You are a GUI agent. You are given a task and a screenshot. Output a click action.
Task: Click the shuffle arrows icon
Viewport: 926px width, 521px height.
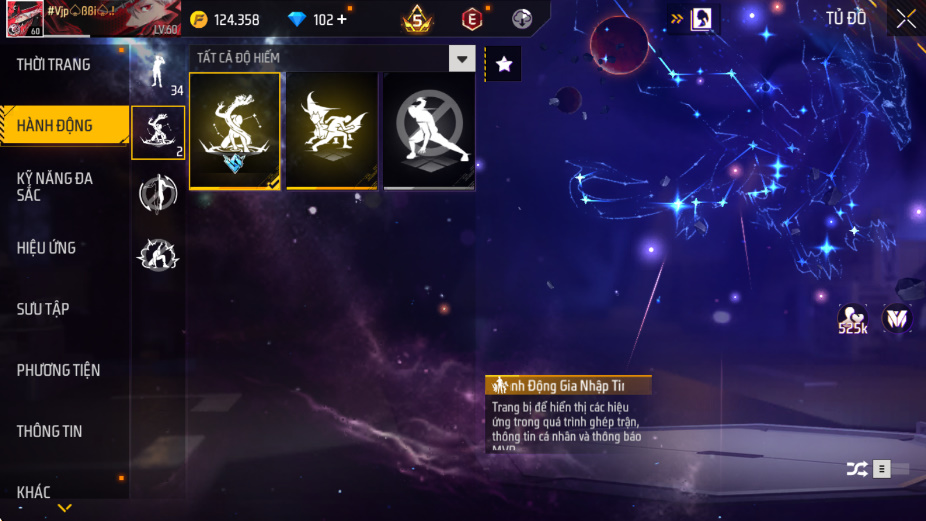point(857,468)
